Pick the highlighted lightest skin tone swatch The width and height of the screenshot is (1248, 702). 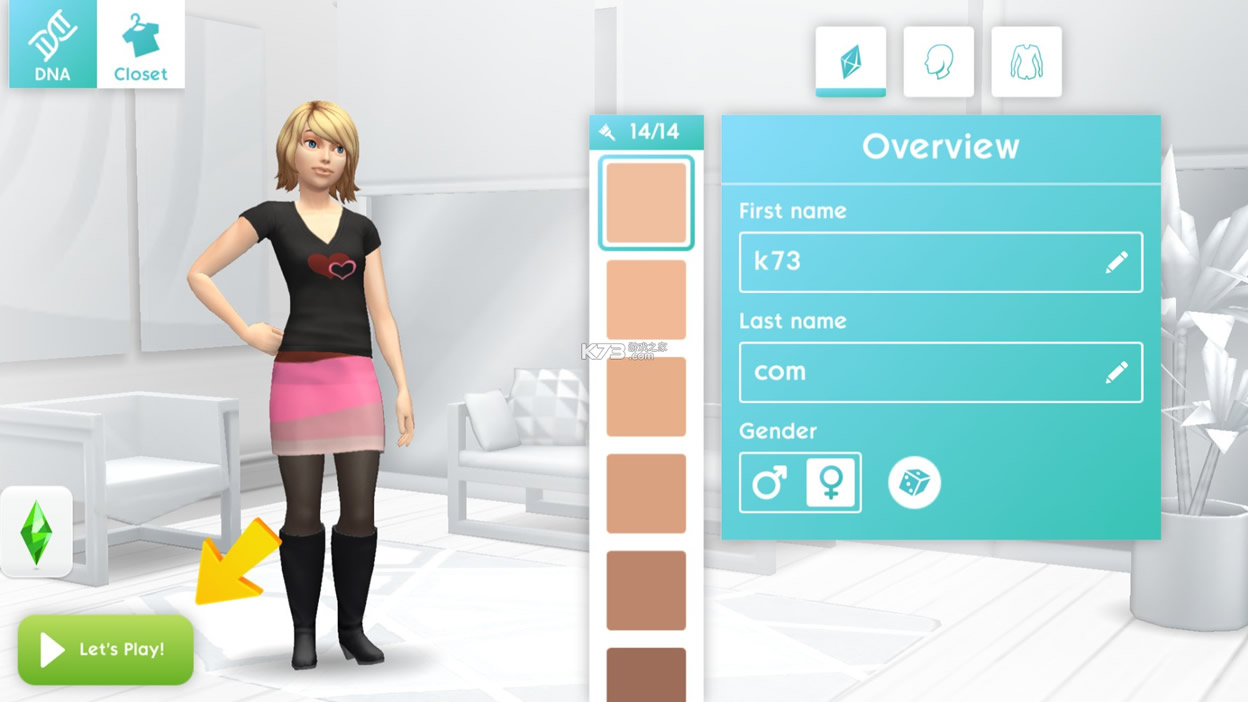click(646, 203)
